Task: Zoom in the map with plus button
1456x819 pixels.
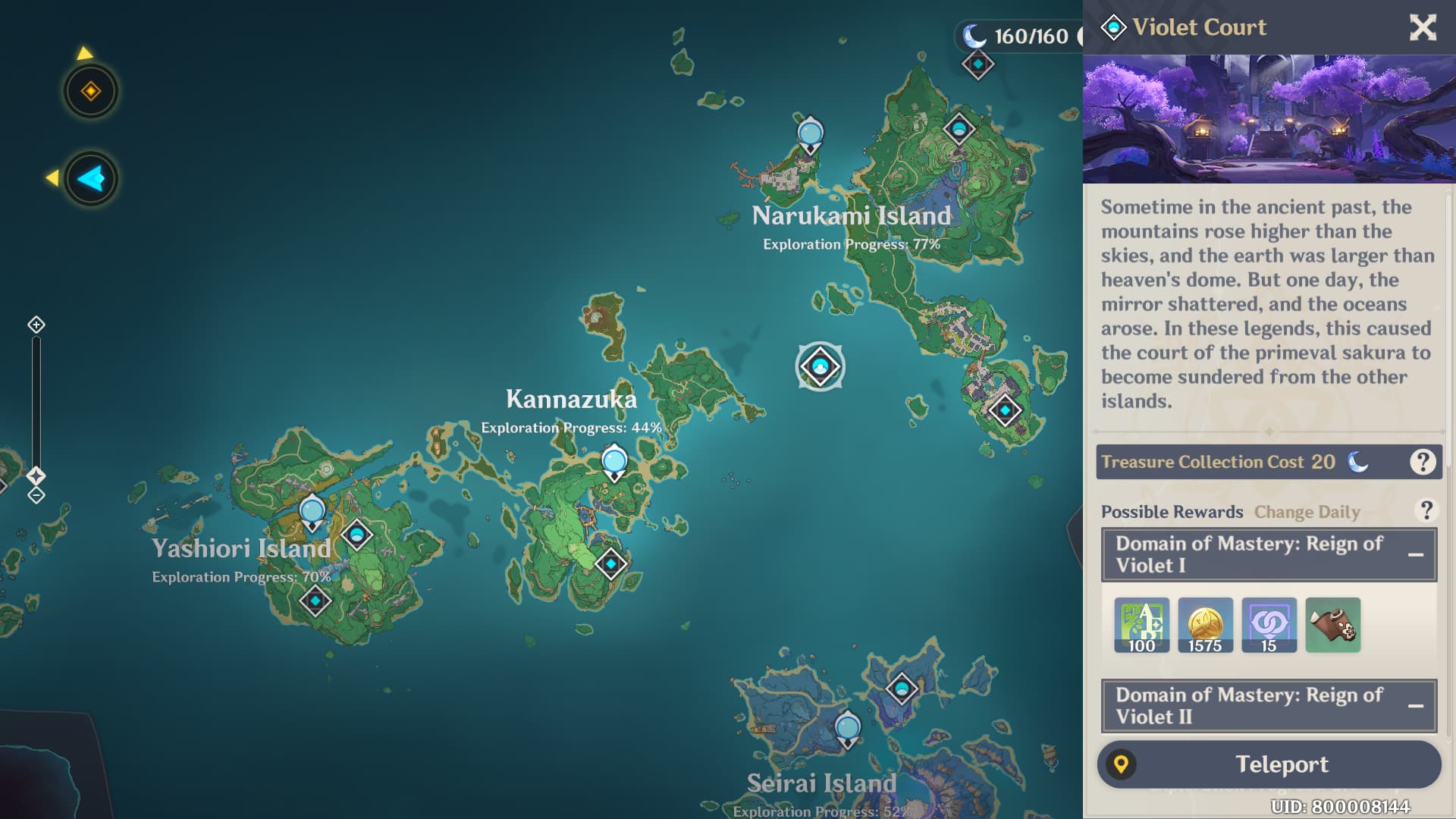Action: tap(36, 325)
